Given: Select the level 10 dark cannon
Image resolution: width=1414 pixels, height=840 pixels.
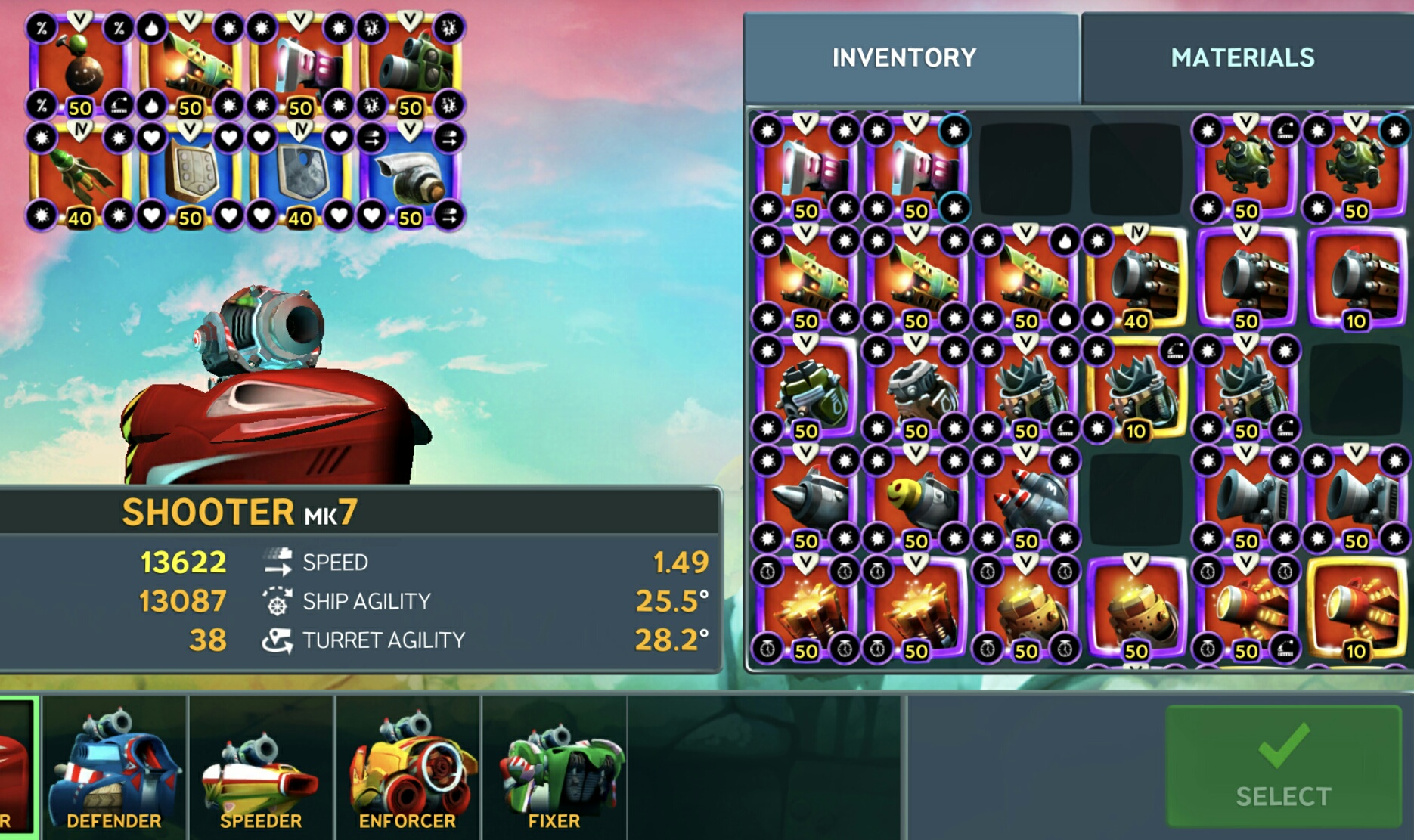Looking at the screenshot, I should point(1356,278).
